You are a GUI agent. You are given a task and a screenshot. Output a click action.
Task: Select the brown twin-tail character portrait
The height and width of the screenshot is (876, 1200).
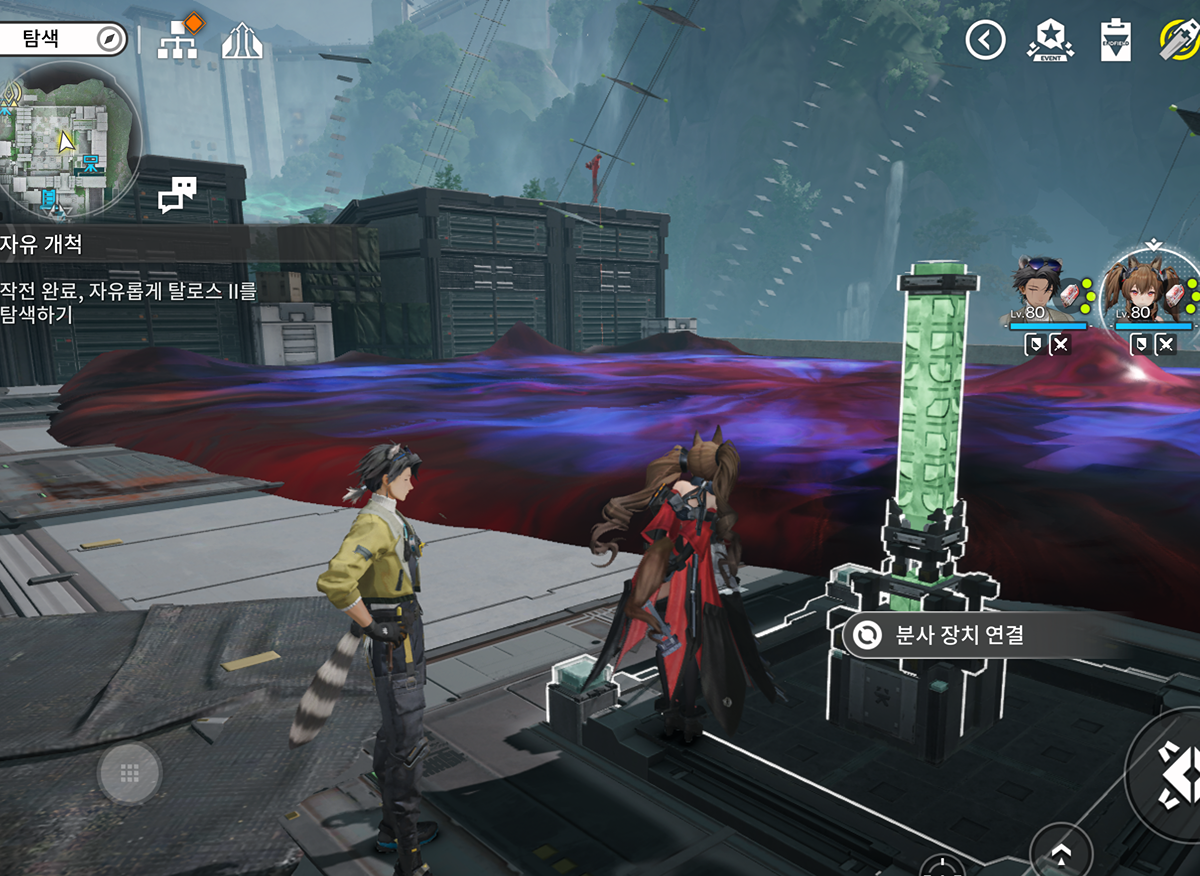pos(1152,292)
